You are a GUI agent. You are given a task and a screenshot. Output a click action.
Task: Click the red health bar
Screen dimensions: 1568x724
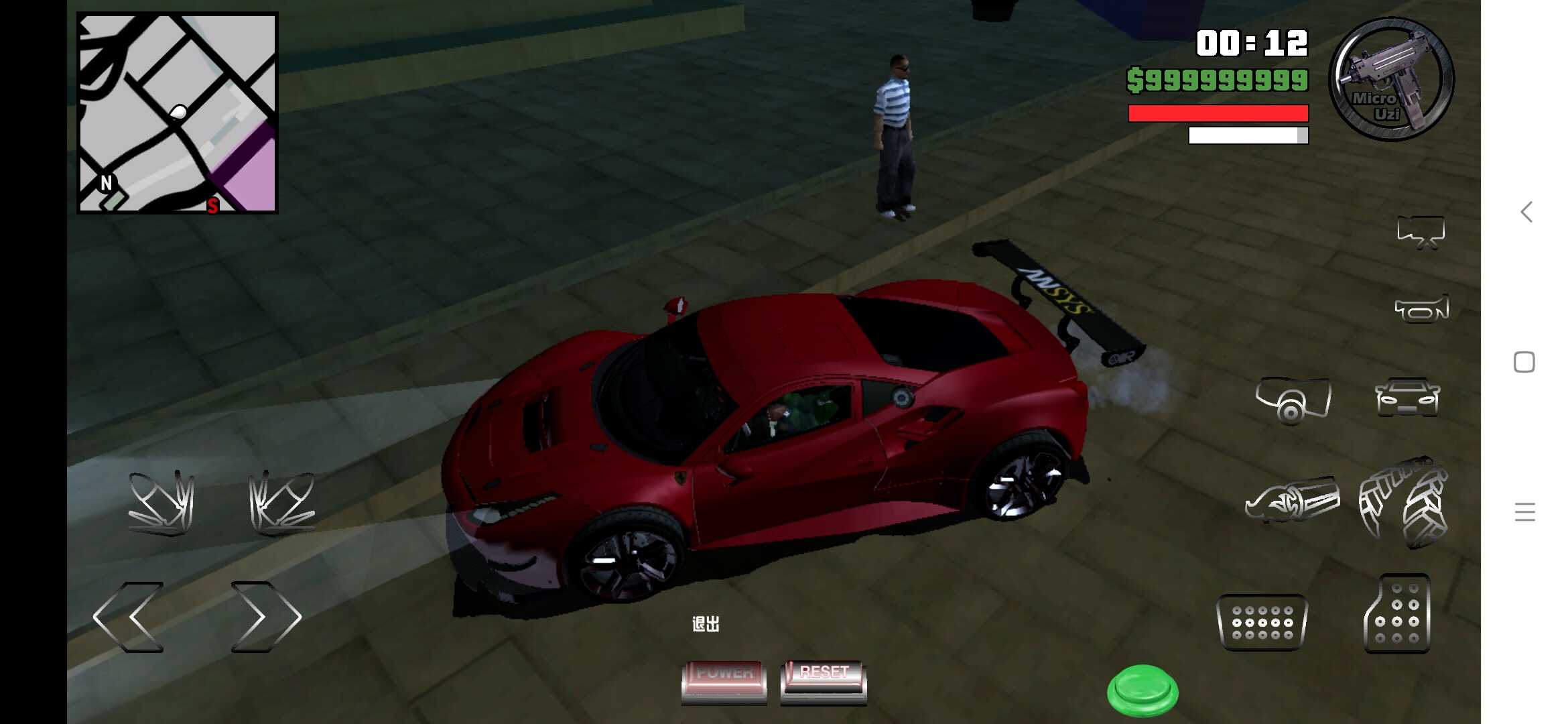click(1216, 113)
